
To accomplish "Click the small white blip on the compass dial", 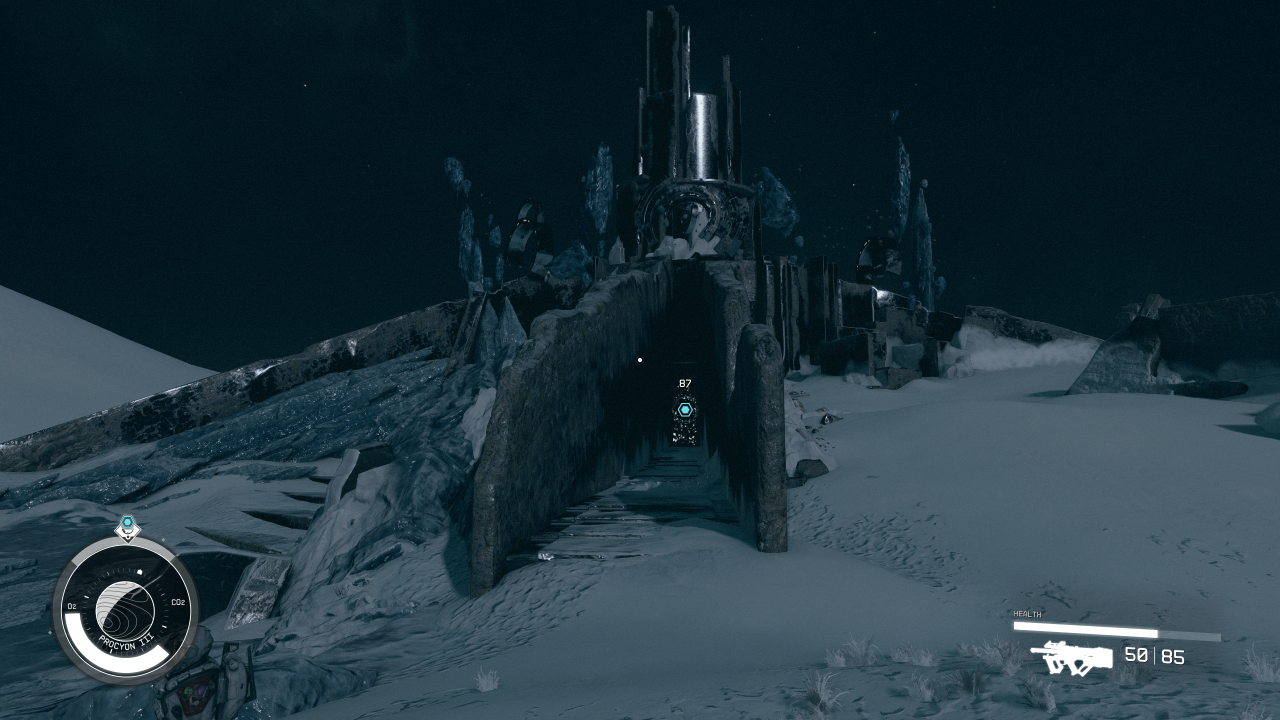I will (x=140, y=571).
